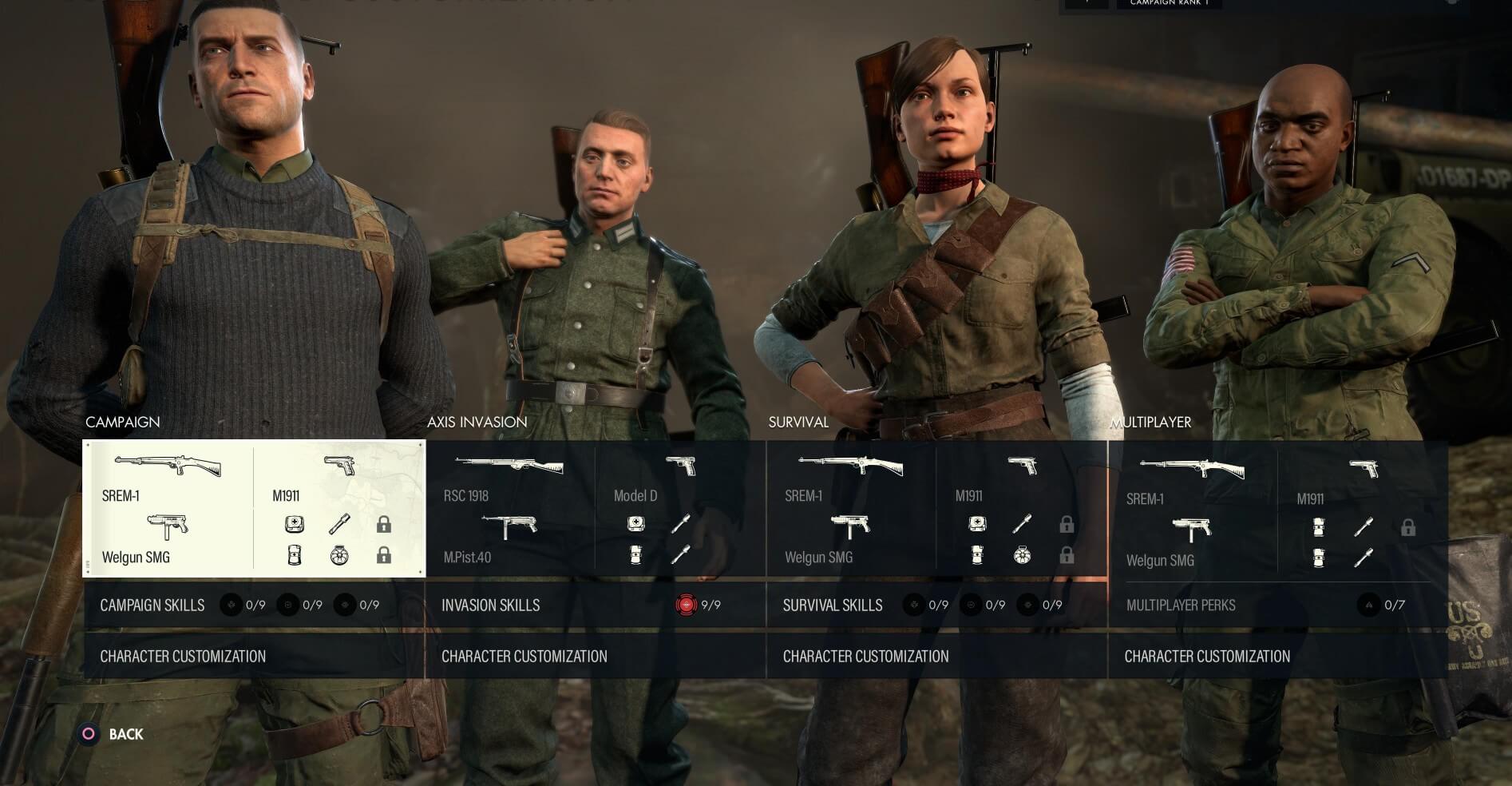The width and height of the screenshot is (1512, 786).
Task: Select the Campaign loadout panel
Action: [254, 508]
